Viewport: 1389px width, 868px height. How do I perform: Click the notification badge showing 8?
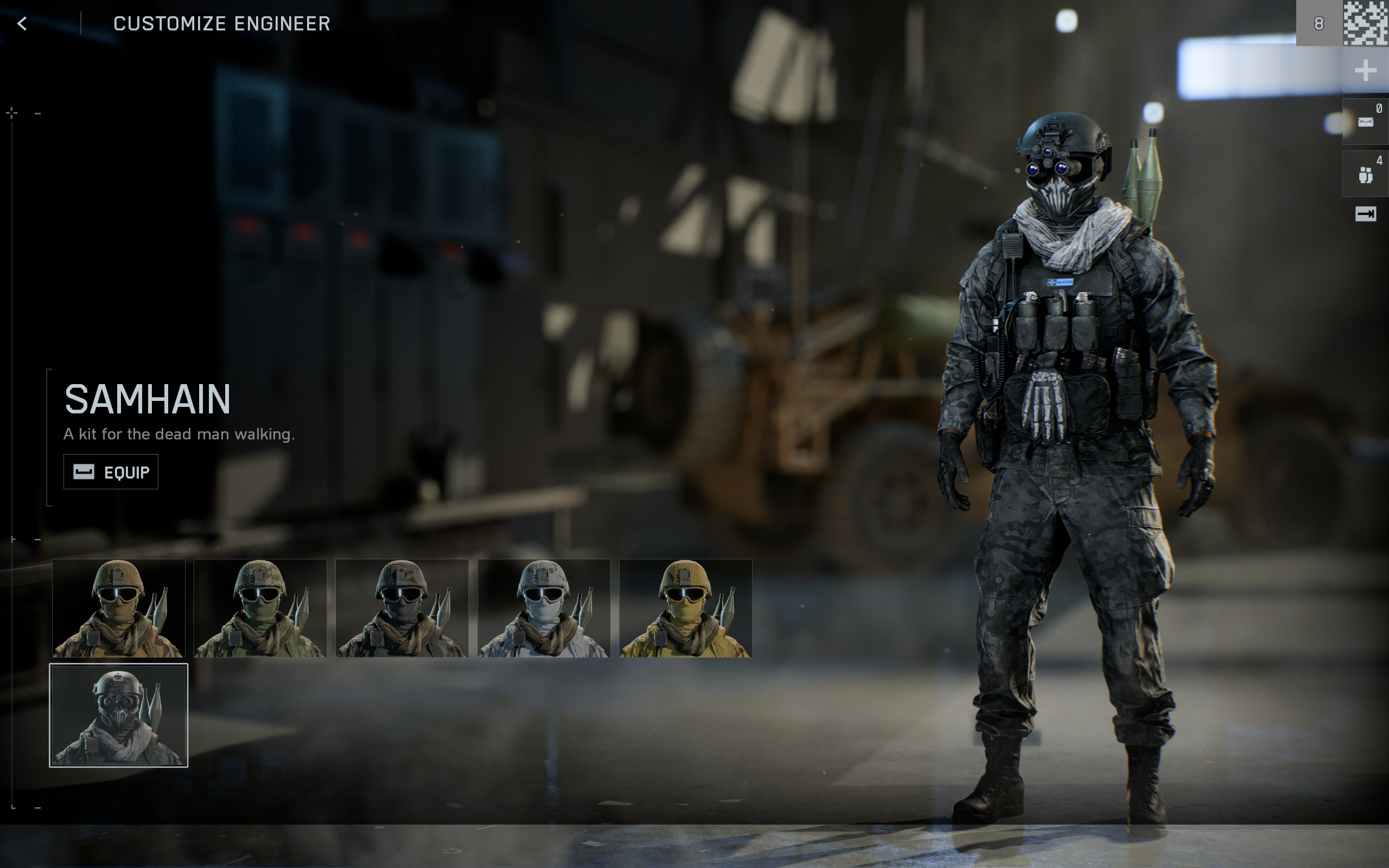(x=1318, y=24)
